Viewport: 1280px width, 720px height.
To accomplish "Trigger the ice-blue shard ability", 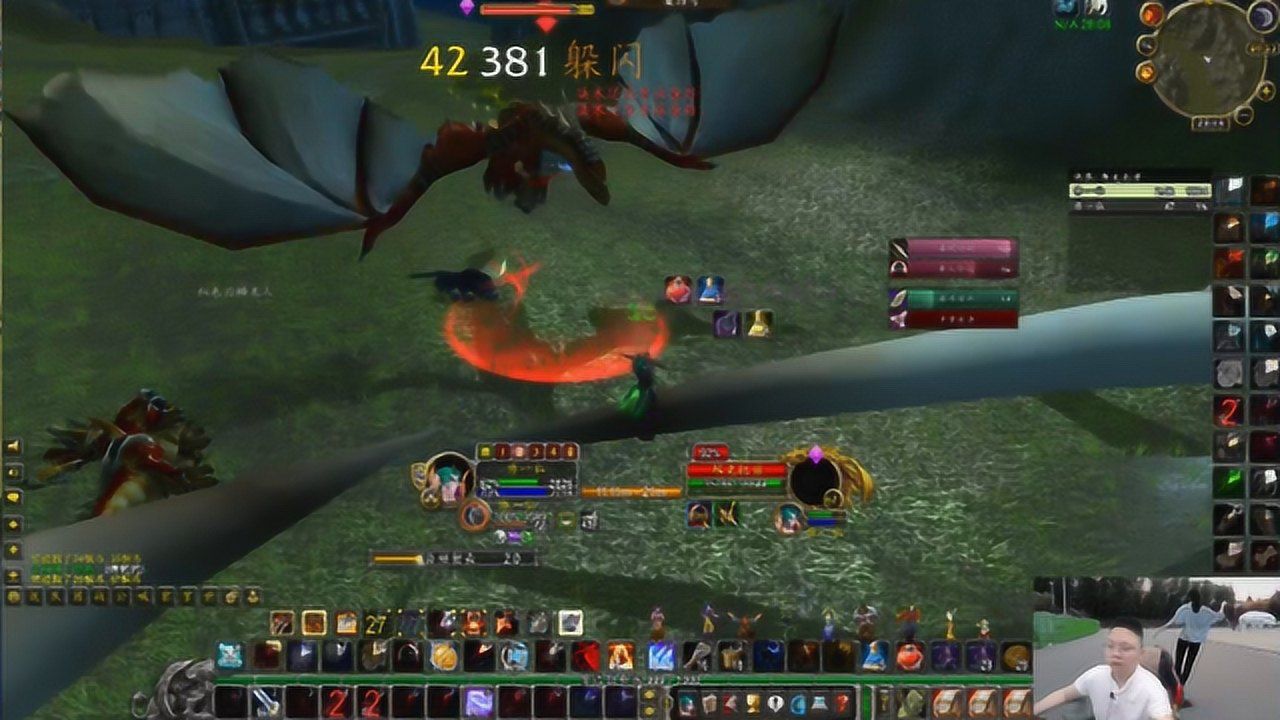I will tap(660, 656).
